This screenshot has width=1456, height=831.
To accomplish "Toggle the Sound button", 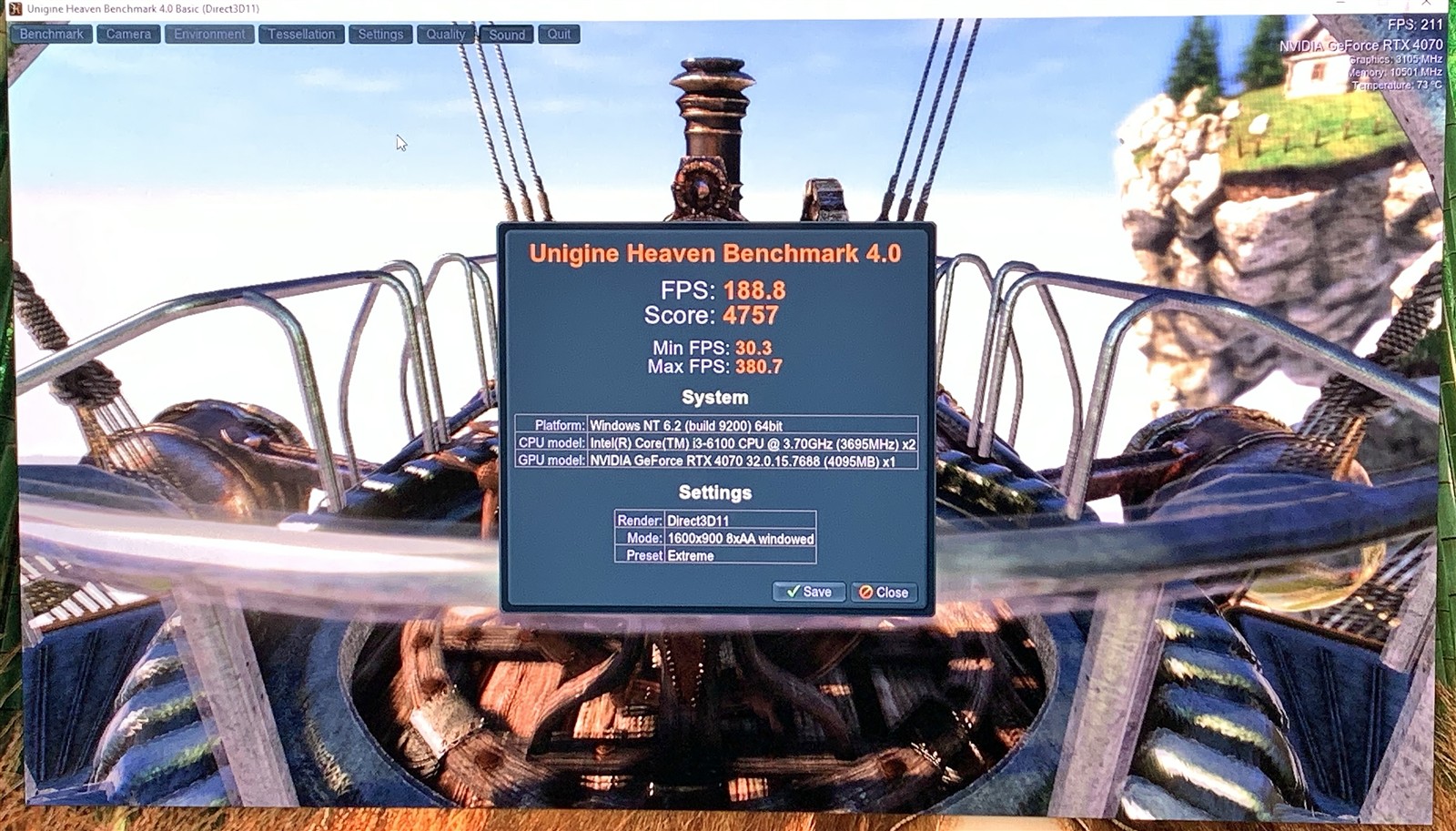I will 507,35.
